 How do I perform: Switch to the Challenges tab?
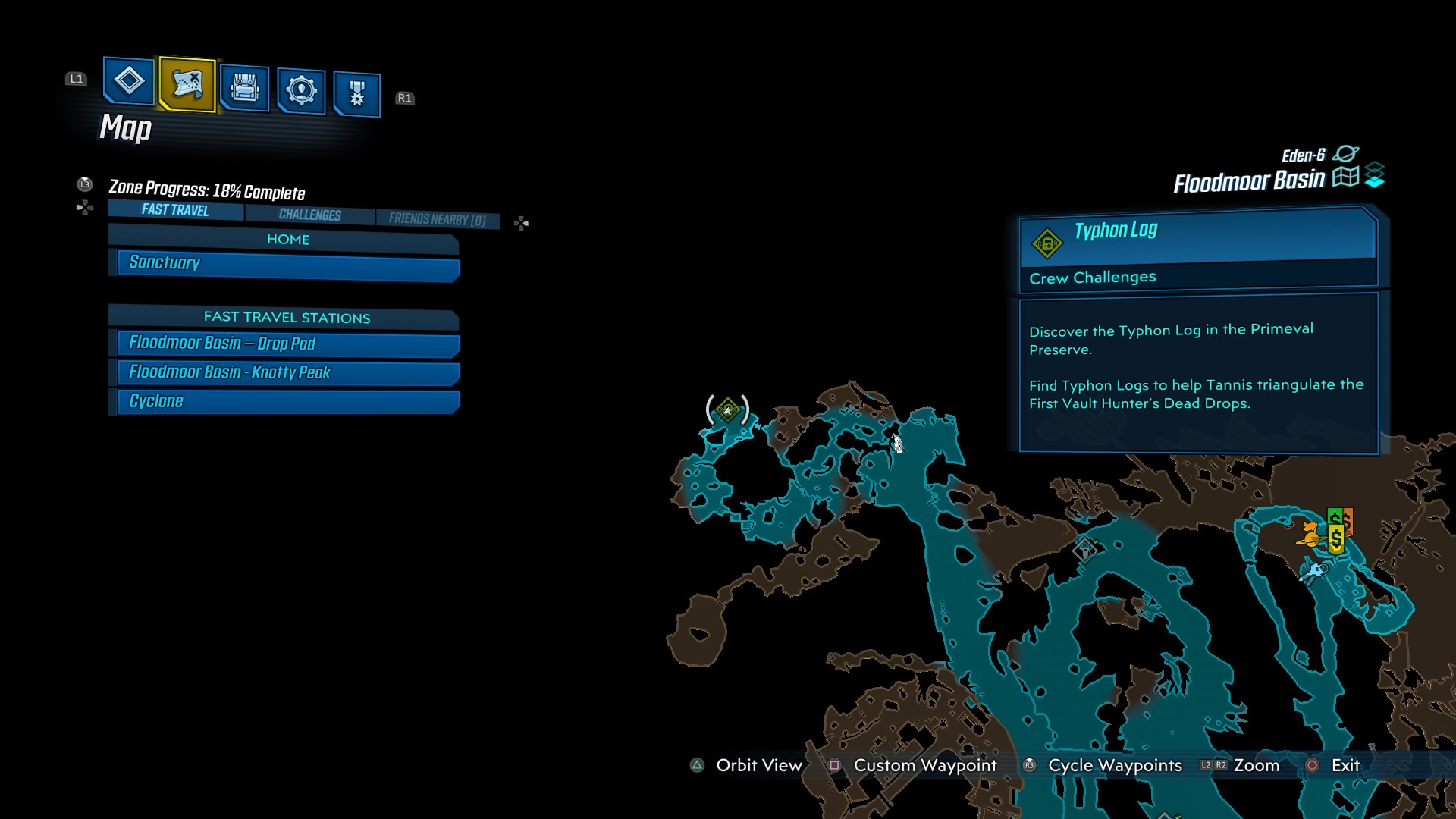tap(309, 215)
